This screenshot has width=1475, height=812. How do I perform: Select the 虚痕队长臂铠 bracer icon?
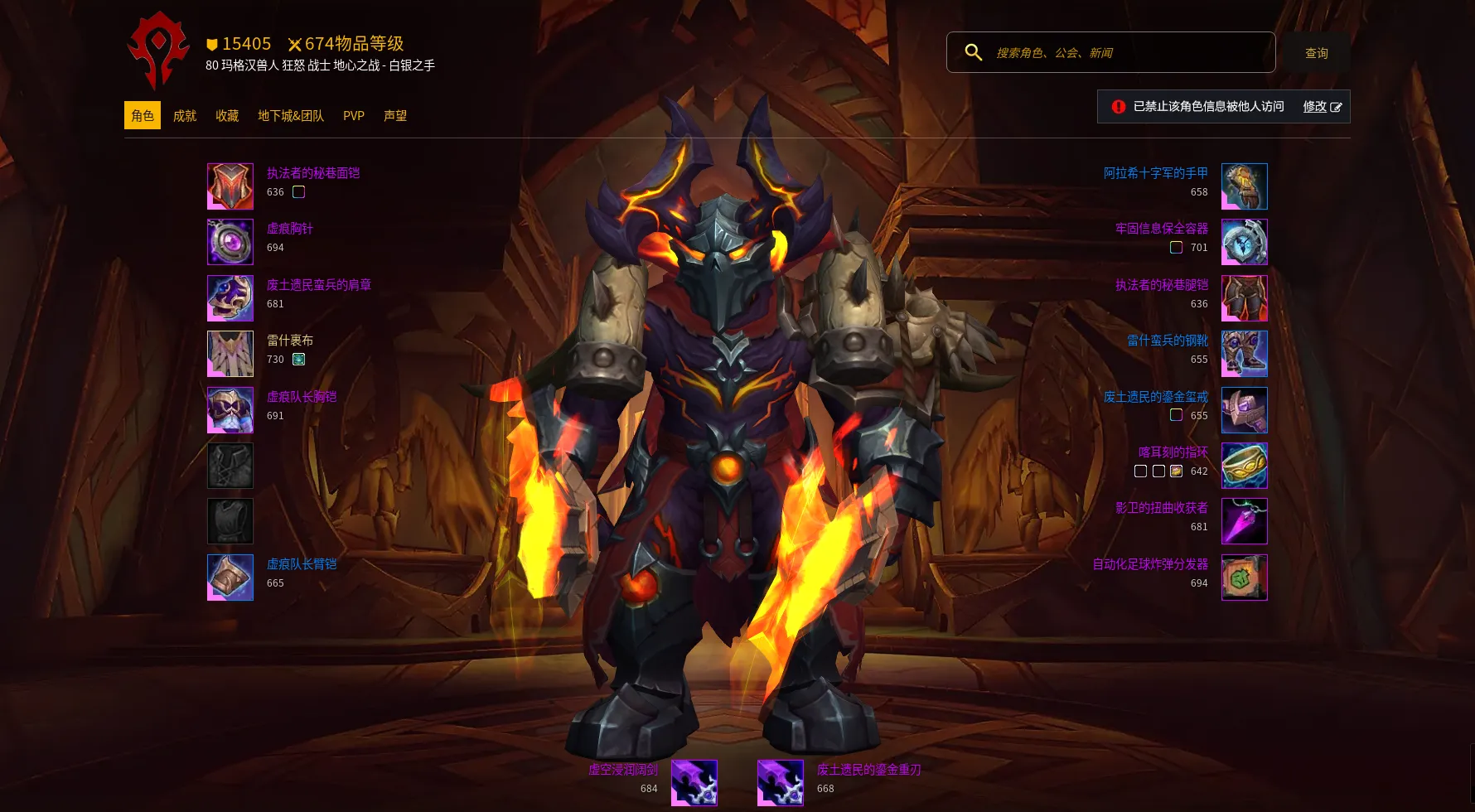click(230, 578)
